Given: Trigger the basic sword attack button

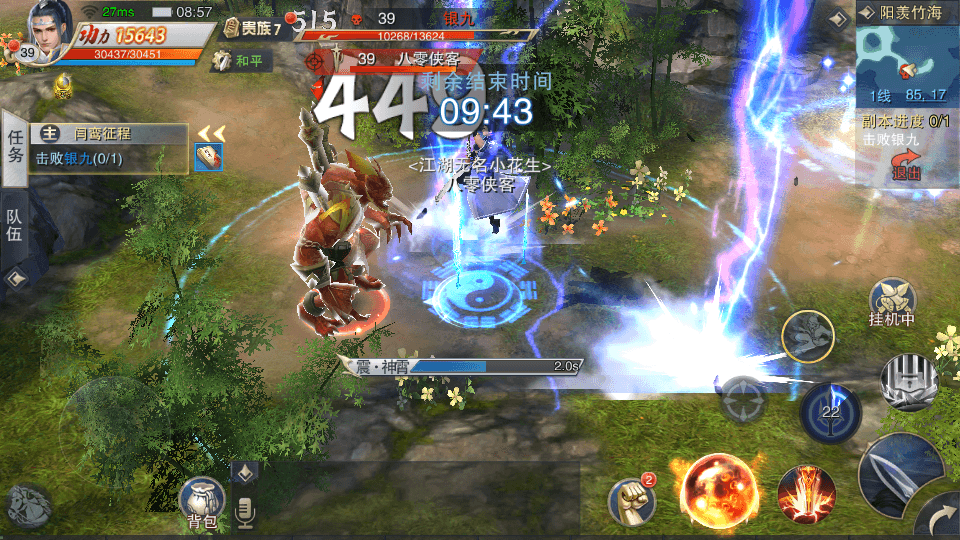Looking at the screenshot, I should pyautogui.click(x=898, y=475).
